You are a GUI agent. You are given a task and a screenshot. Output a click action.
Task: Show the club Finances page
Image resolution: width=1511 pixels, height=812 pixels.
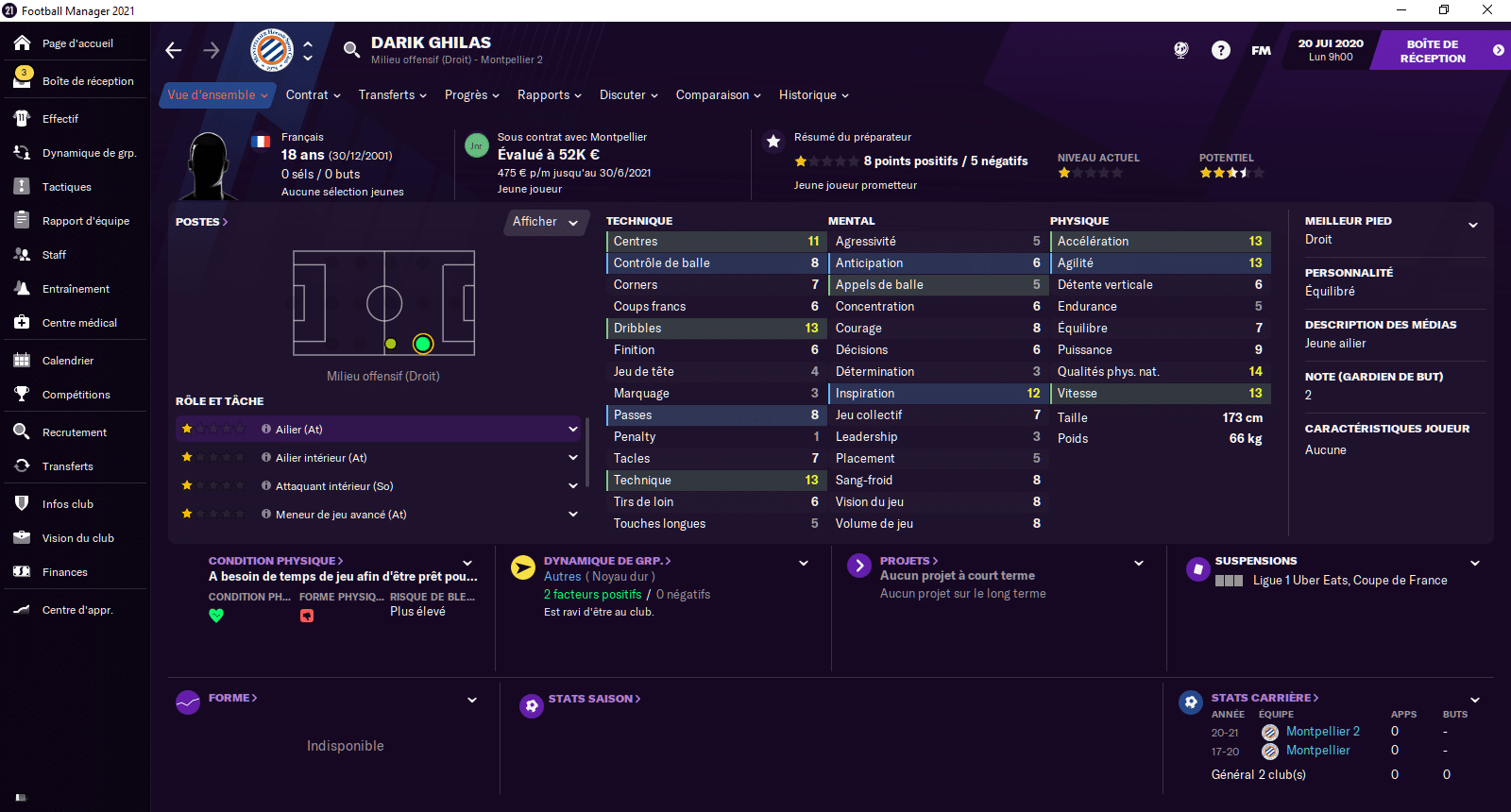click(64, 572)
